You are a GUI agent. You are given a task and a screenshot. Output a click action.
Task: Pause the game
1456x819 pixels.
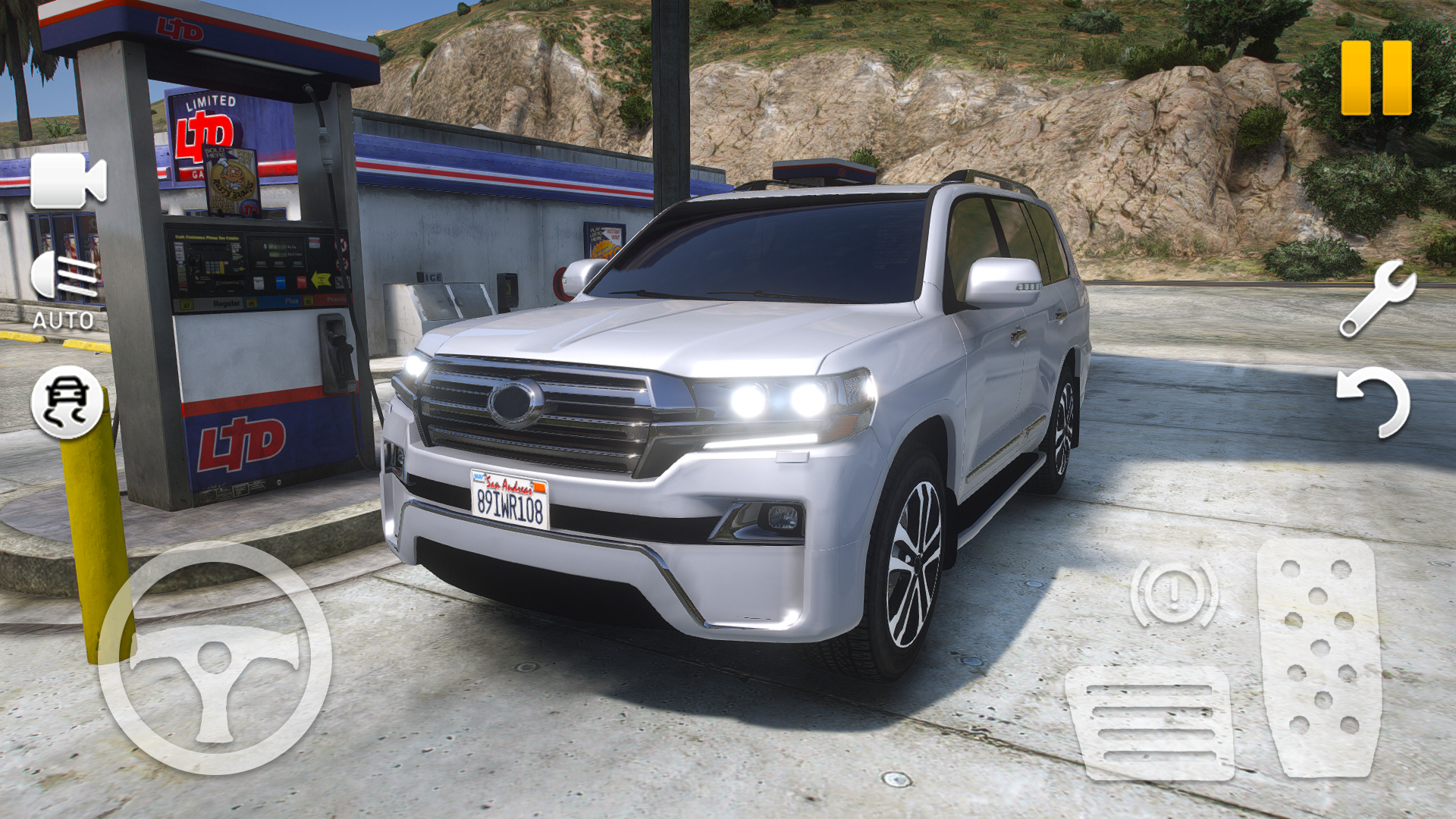click(x=1376, y=76)
